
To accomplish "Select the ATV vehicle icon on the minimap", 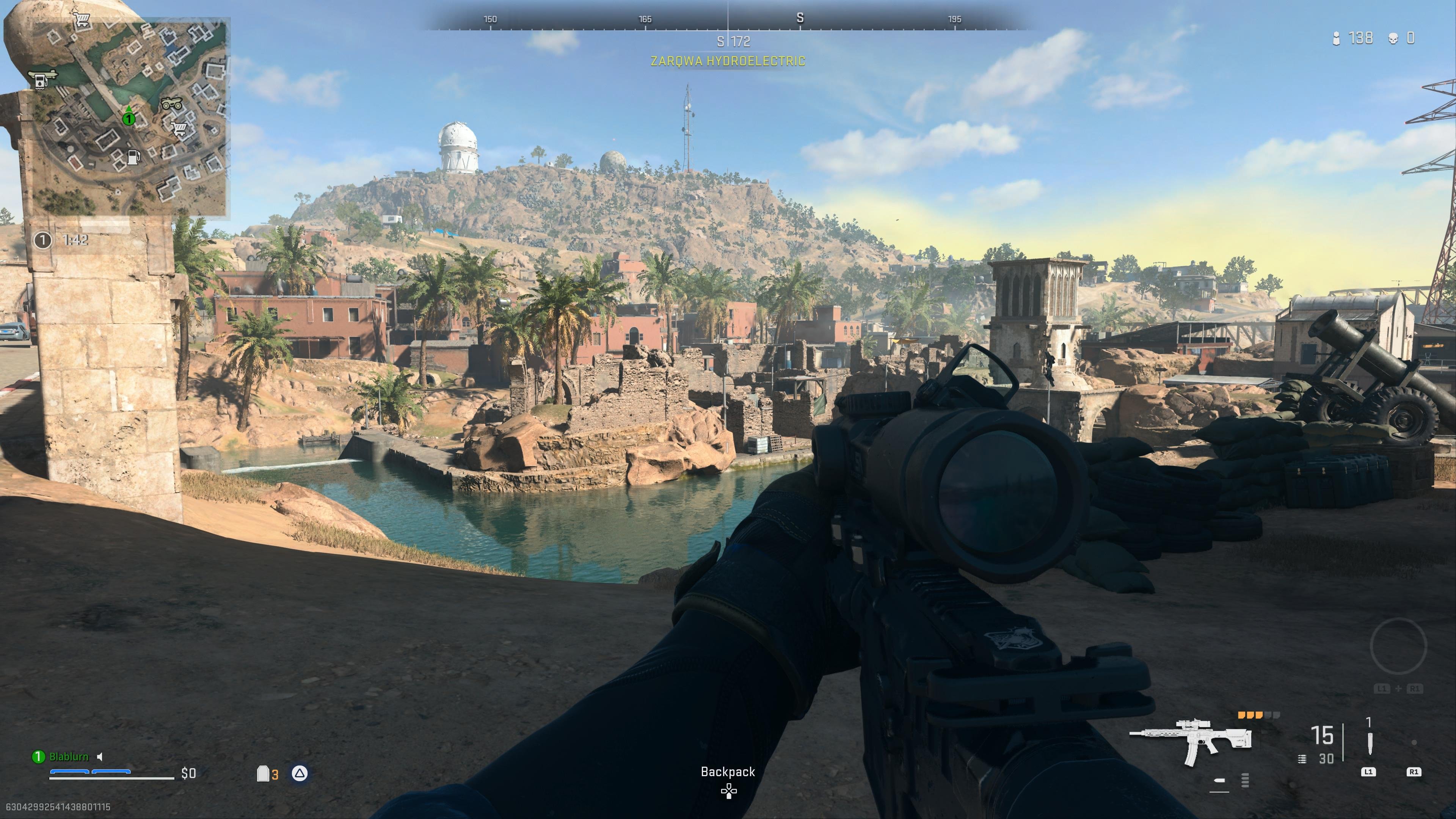I will coord(171,104).
